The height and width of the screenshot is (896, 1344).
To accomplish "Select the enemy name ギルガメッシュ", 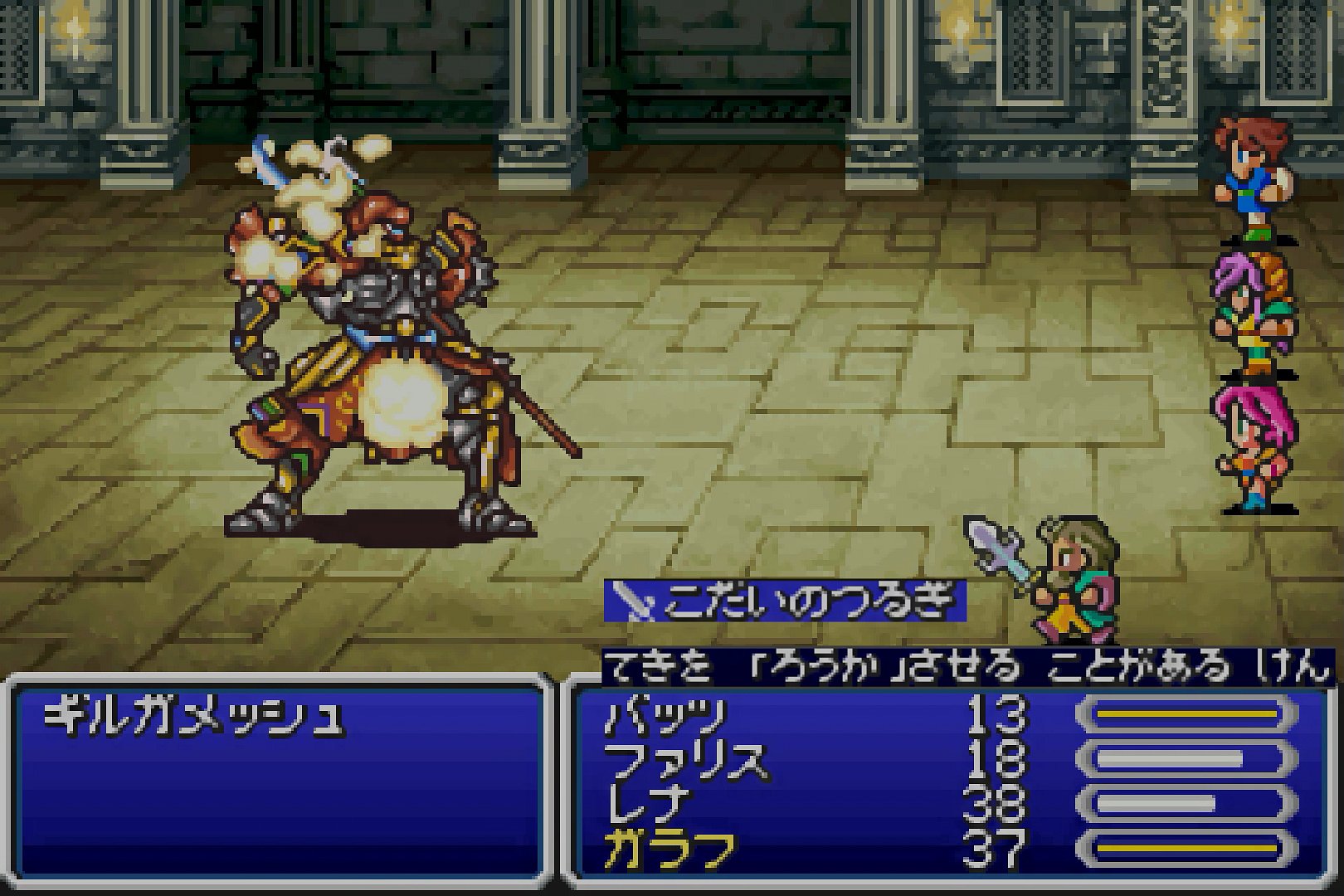I will (194, 715).
